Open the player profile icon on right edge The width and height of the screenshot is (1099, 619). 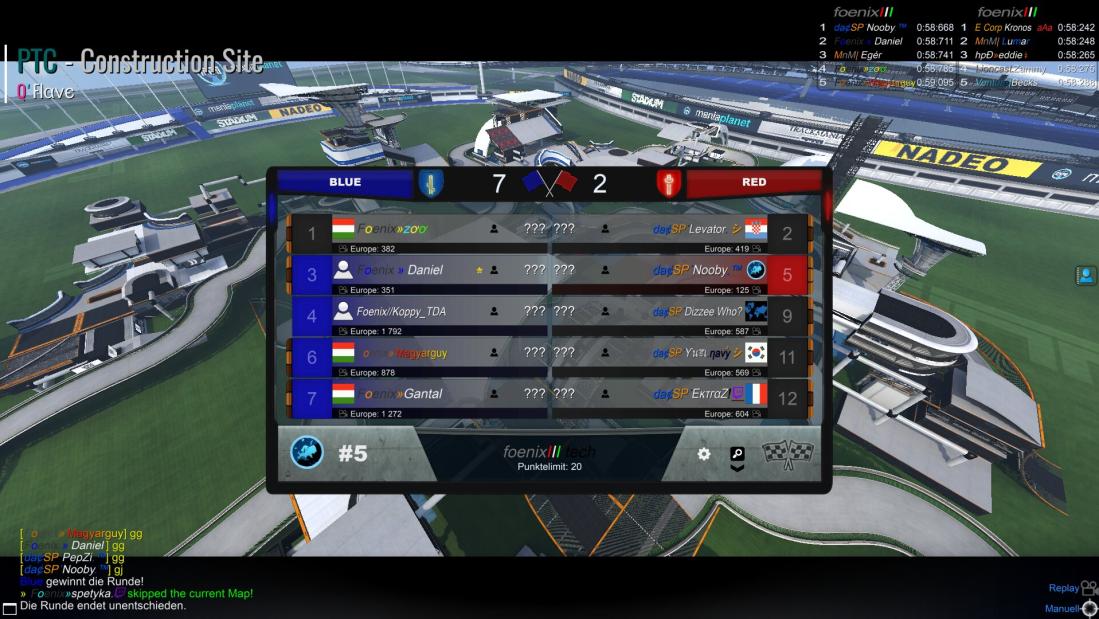(x=1086, y=276)
